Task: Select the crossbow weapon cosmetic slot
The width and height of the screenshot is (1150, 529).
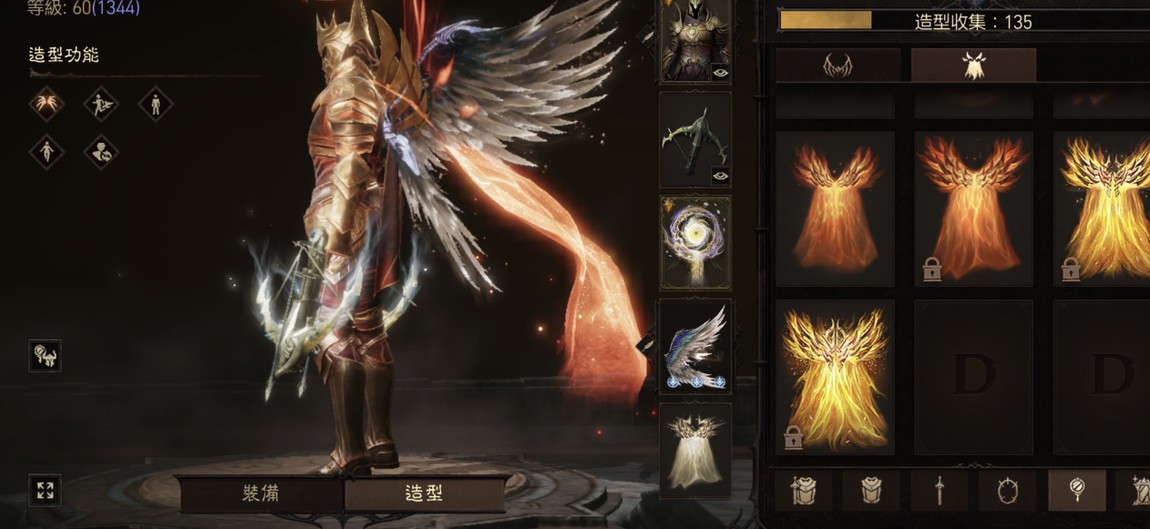Action: click(695, 140)
